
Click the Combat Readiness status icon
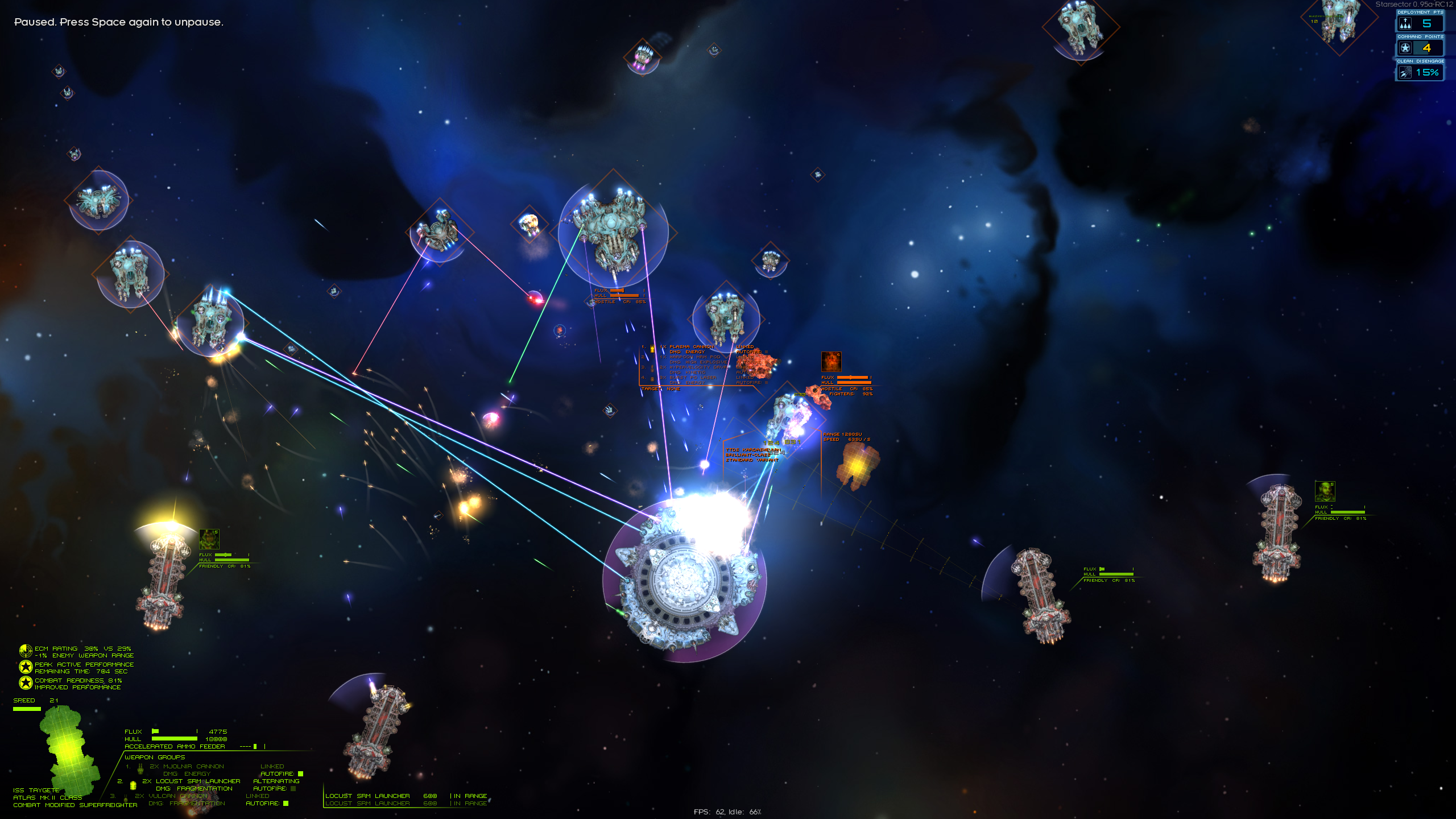tap(26, 683)
